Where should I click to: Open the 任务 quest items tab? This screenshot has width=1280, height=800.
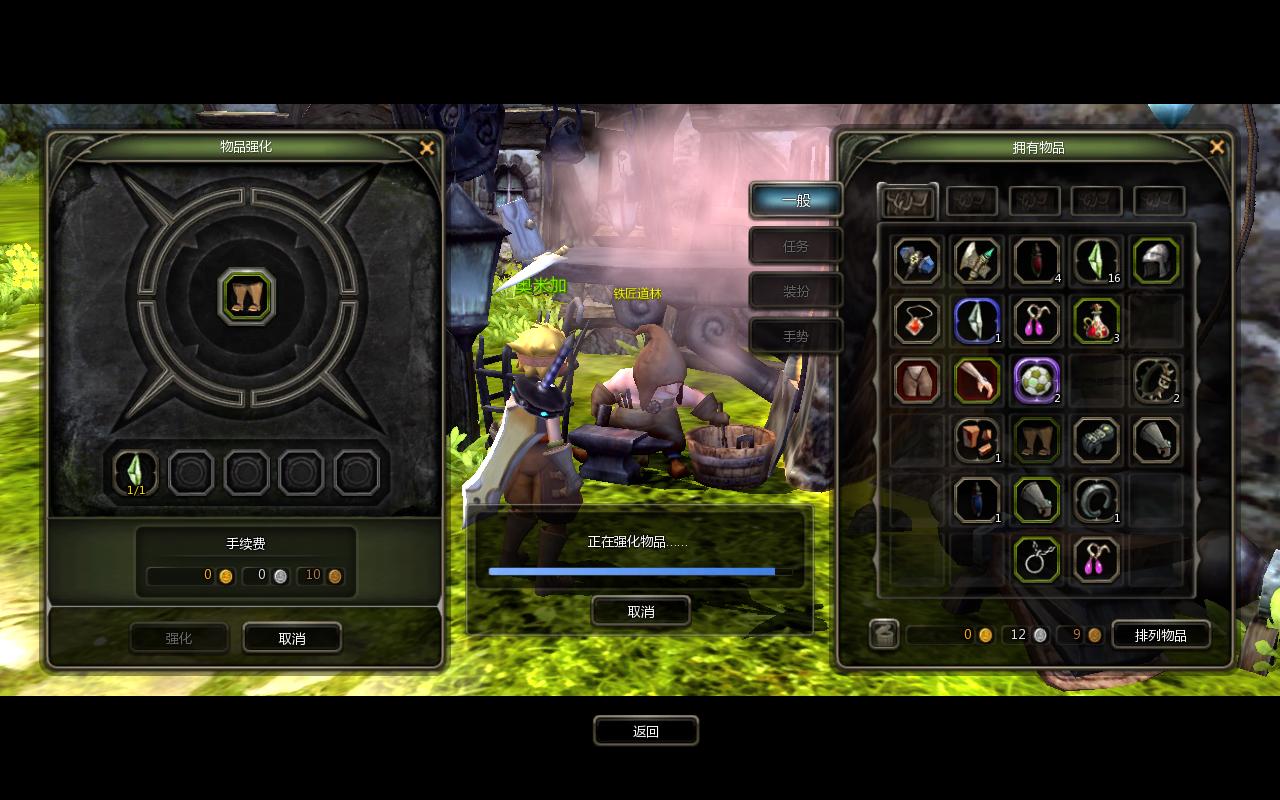point(796,246)
